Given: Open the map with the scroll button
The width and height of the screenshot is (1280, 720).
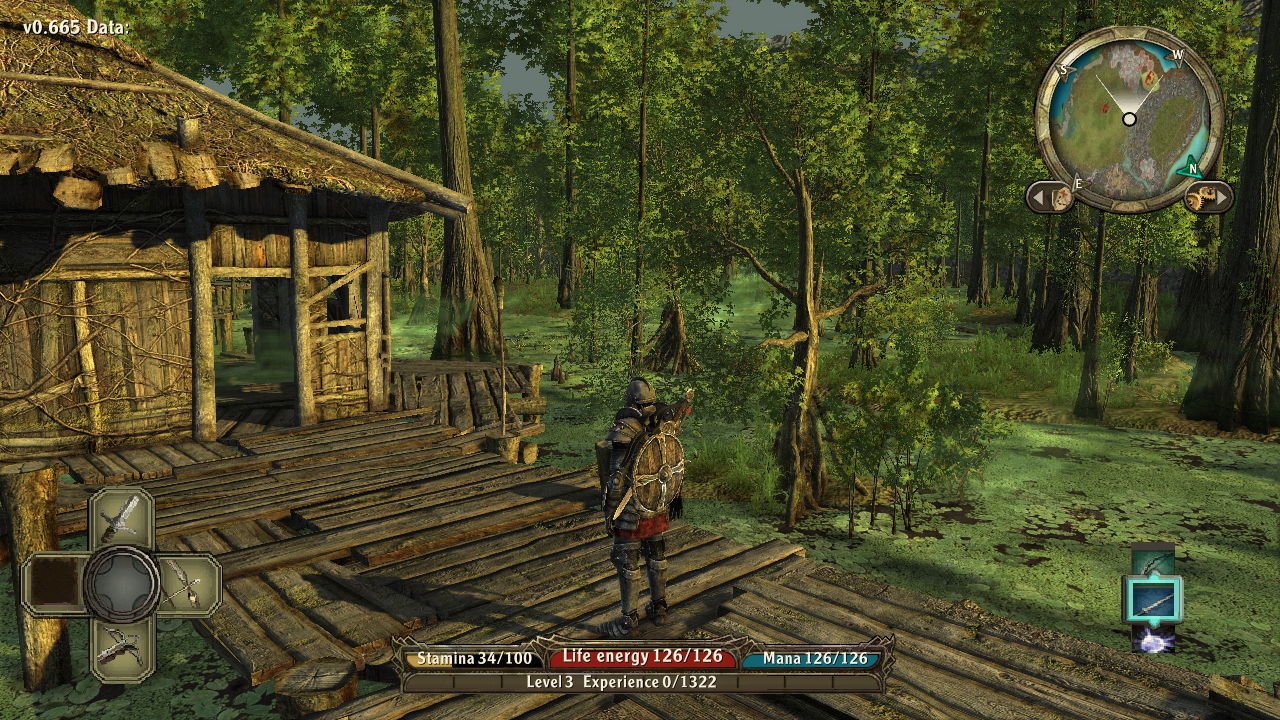Looking at the screenshot, I should (x=1061, y=198).
